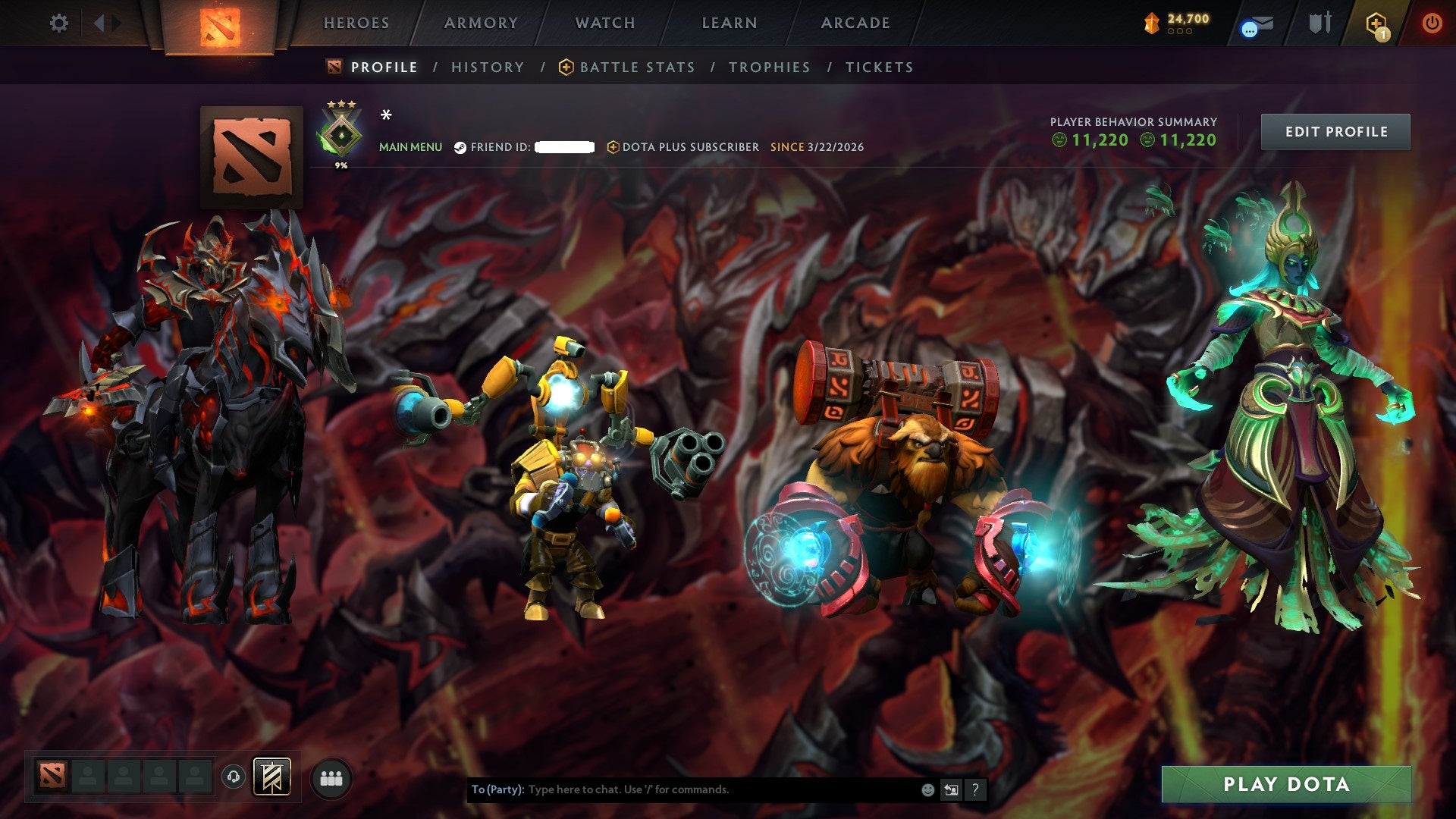This screenshot has width=1456, height=819.
Task: Expand the back navigation arrows beside settings
Action: (x=99, y=23)
